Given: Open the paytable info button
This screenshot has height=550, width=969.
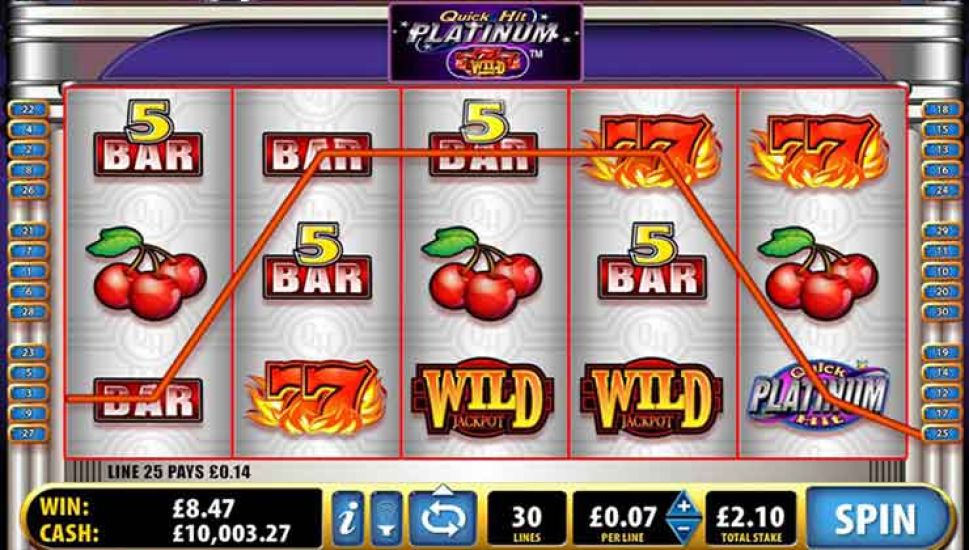Looking at the screenshot, I should coord(348,519).
